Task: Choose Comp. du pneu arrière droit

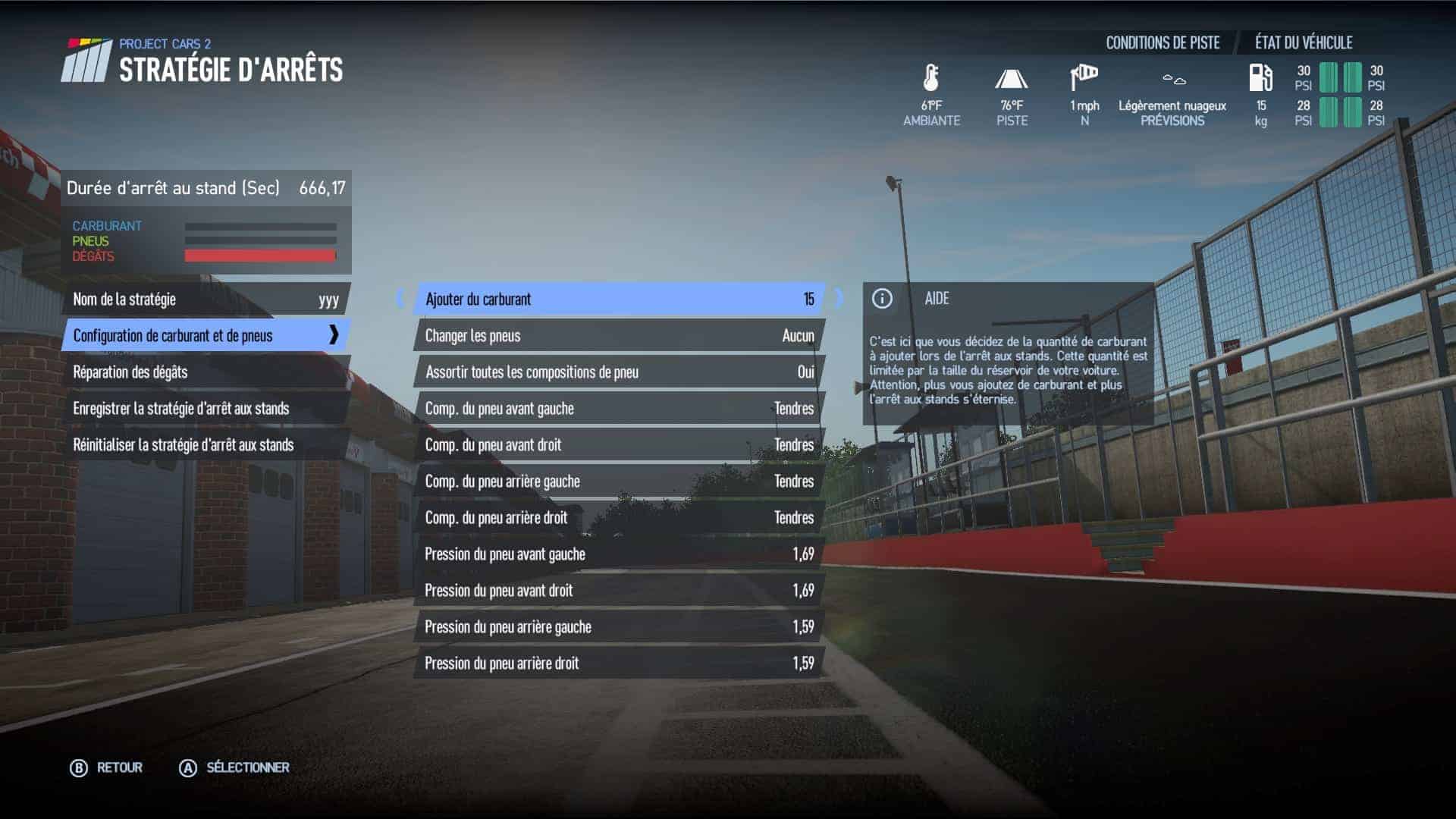Action: click(619, 518)
